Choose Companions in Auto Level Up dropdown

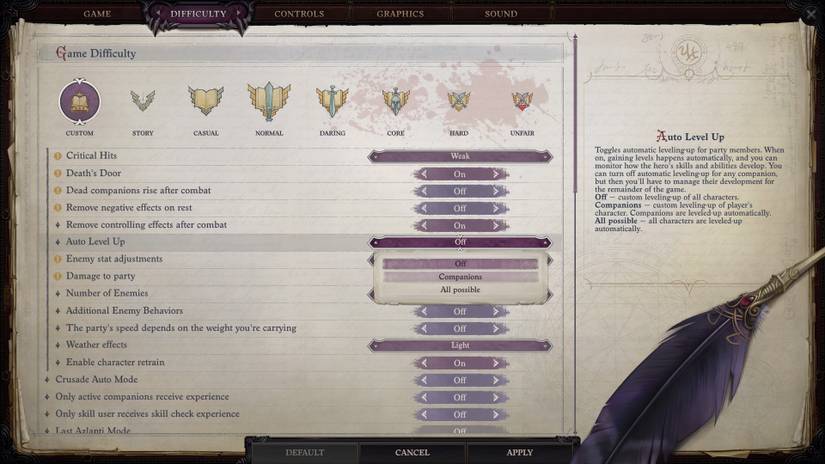[460, 277]
